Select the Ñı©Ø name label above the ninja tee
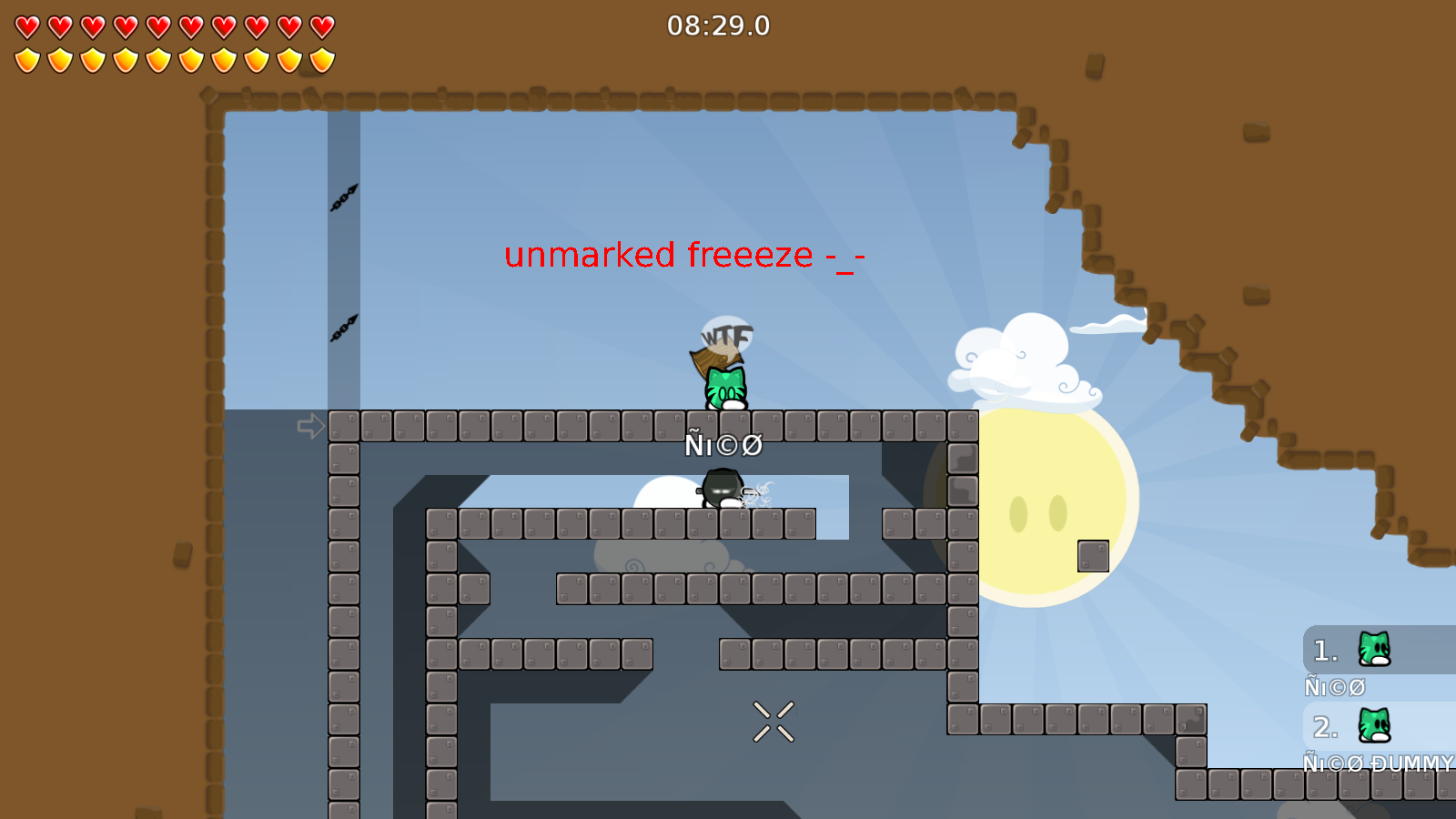 tap(725, 445)
